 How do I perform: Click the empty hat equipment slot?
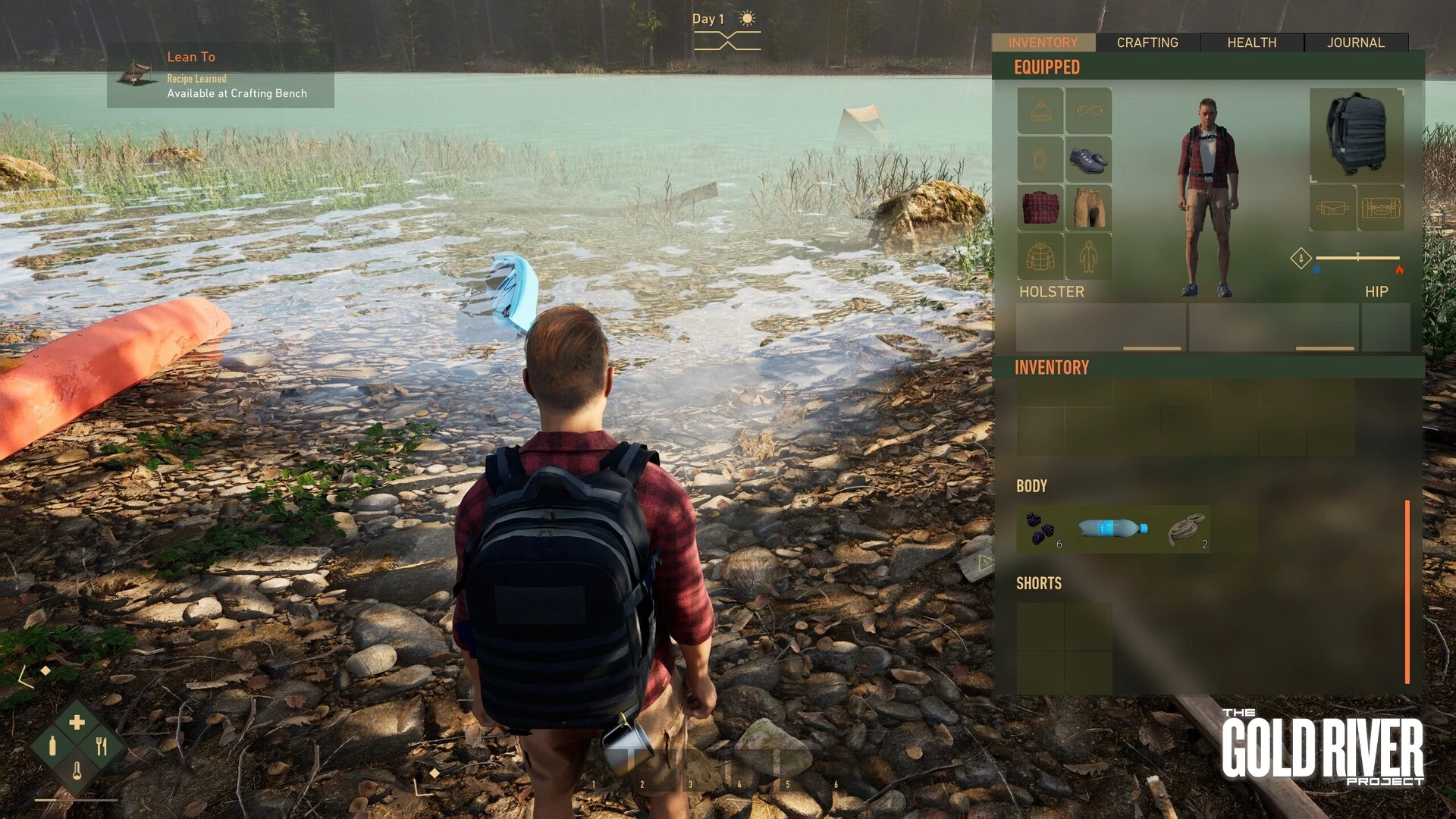tap(1040, 111)
